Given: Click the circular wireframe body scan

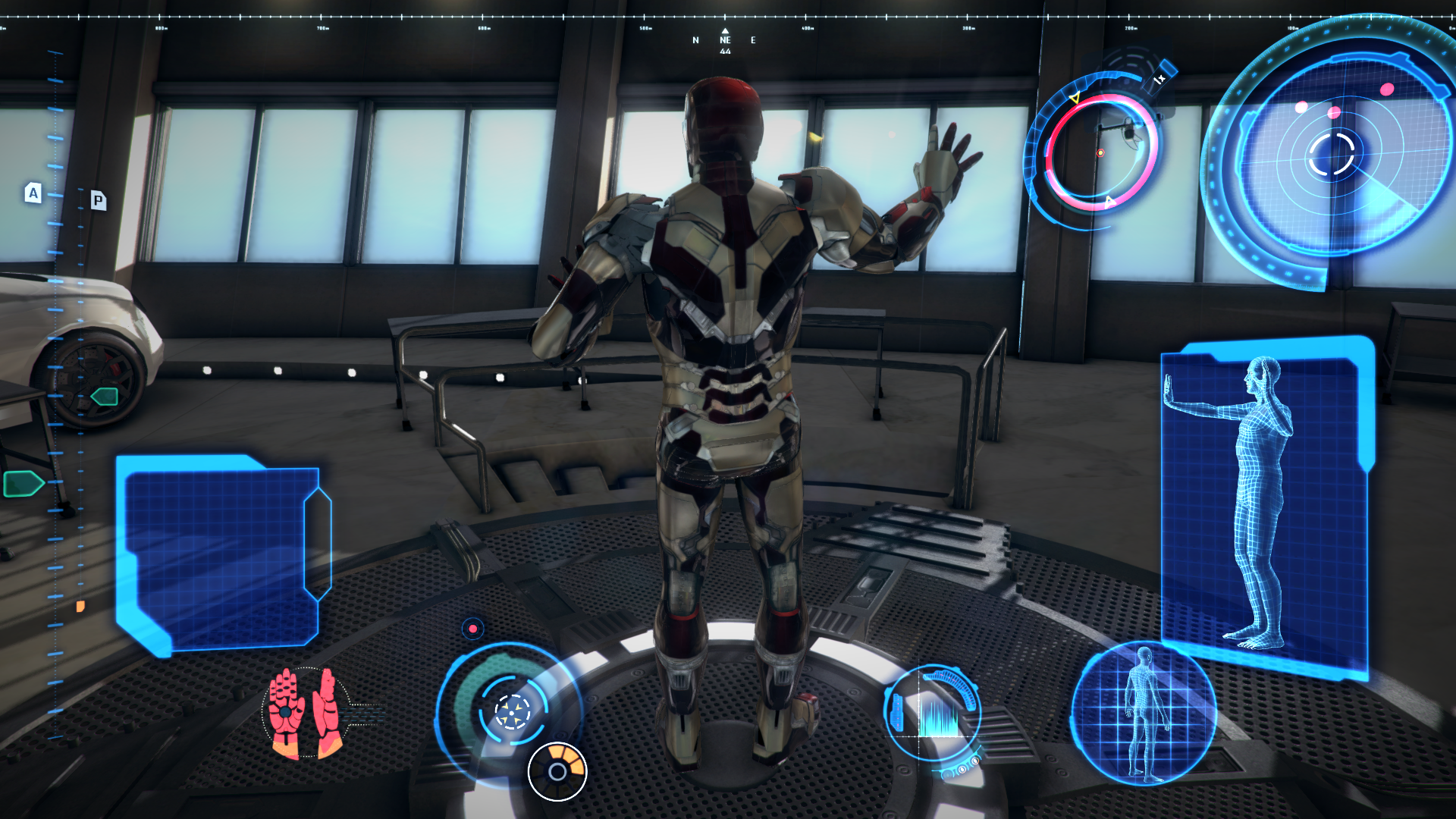Looking at the screenshot, I should click(x=1144, y=714).
